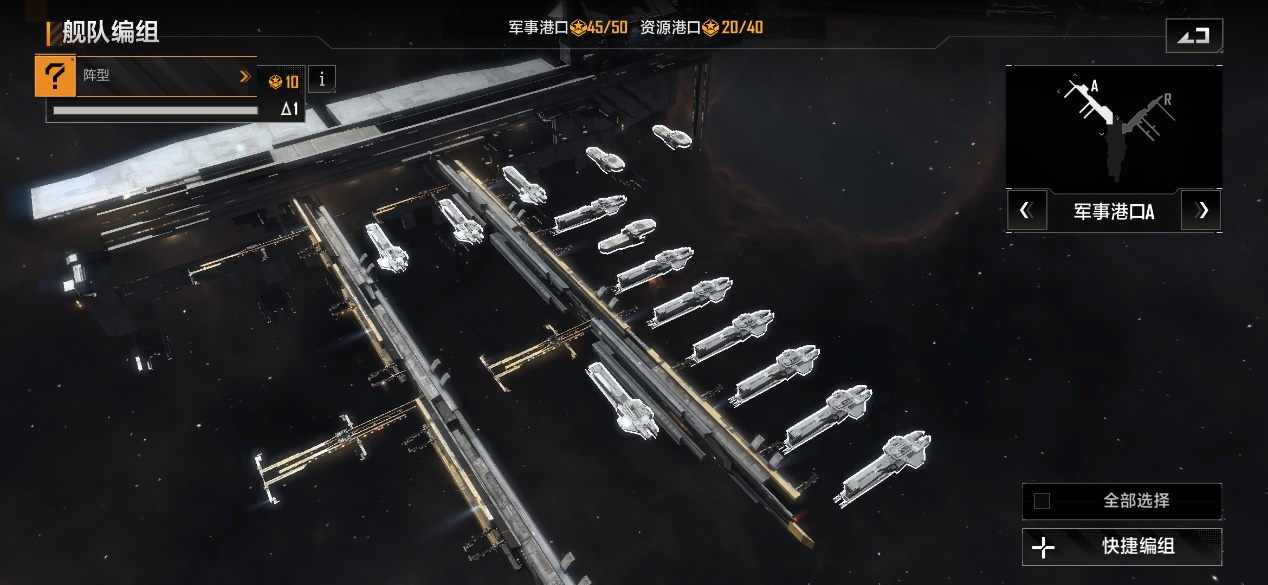Show fleet info with the i button
Screen dimensions: 1268x585
pos(321,79)
